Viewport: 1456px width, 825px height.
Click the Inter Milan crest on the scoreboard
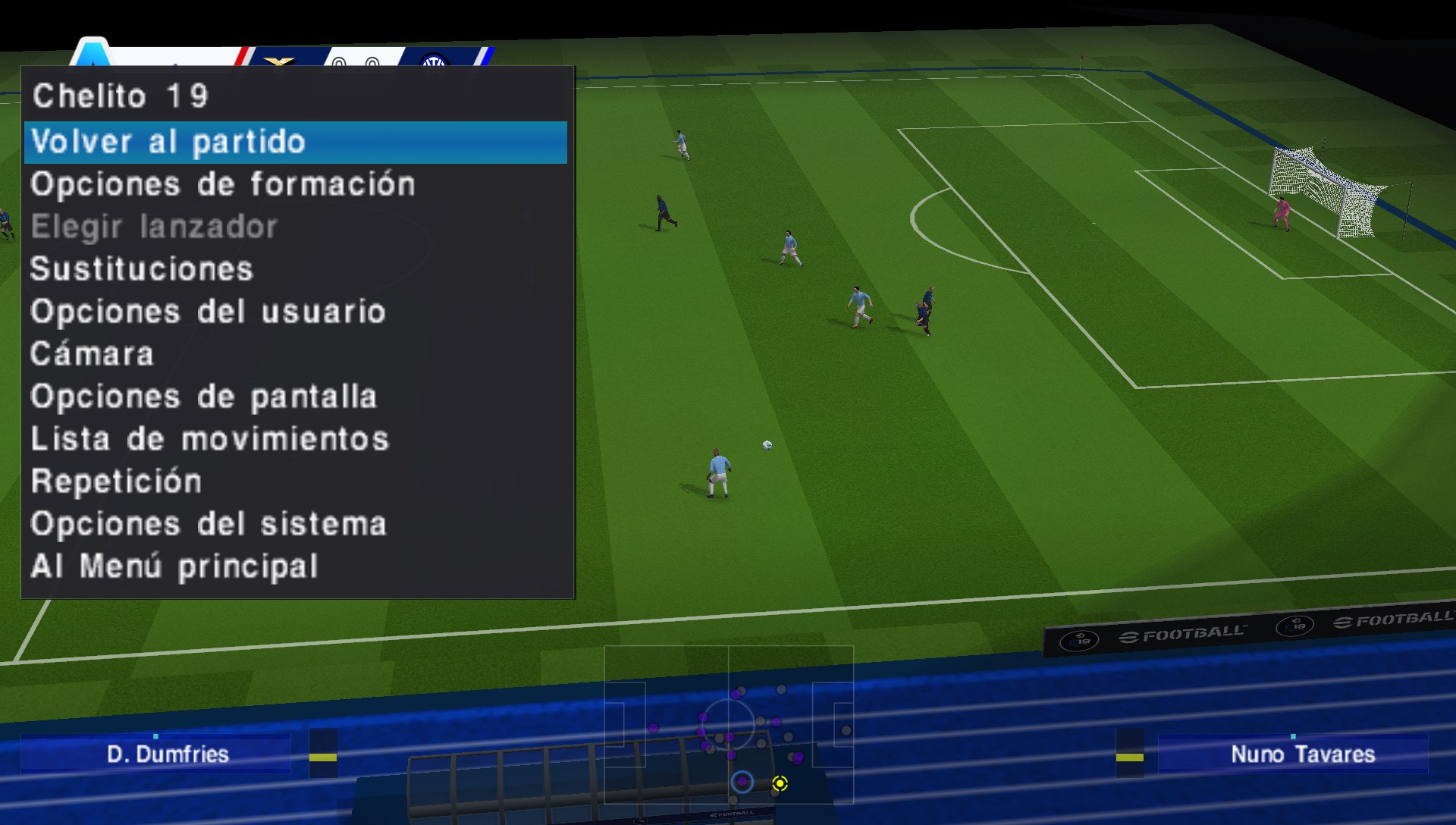coord(434,61)
